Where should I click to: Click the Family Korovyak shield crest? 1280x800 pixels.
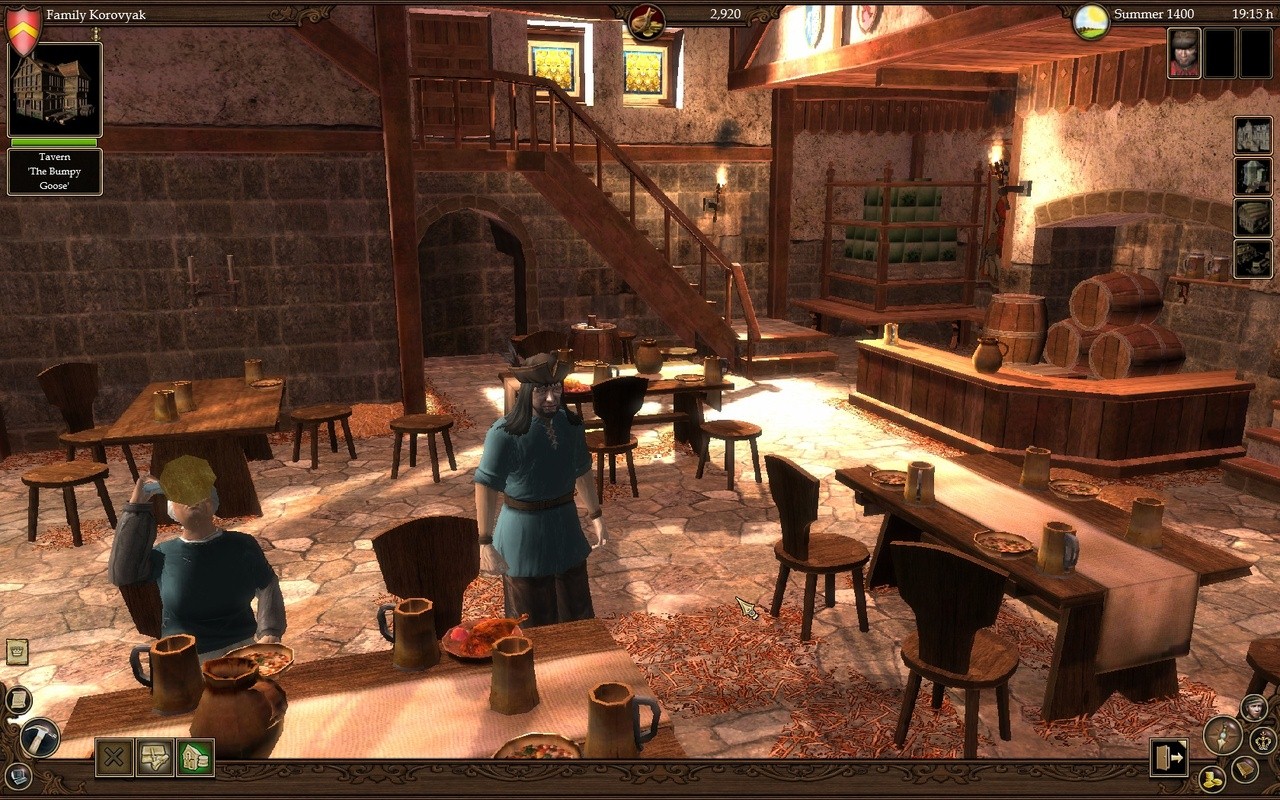coord(23,30)
